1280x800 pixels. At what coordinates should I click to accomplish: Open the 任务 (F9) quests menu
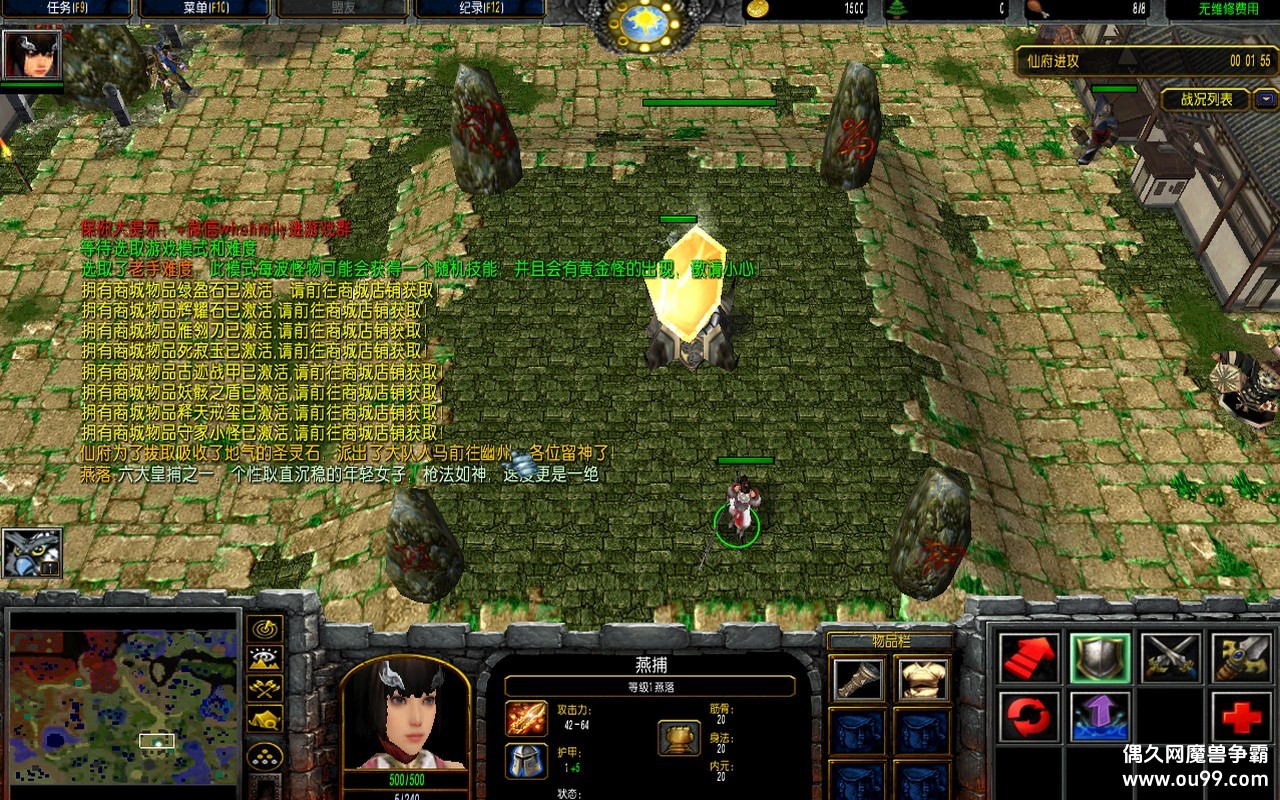[67, 9]
